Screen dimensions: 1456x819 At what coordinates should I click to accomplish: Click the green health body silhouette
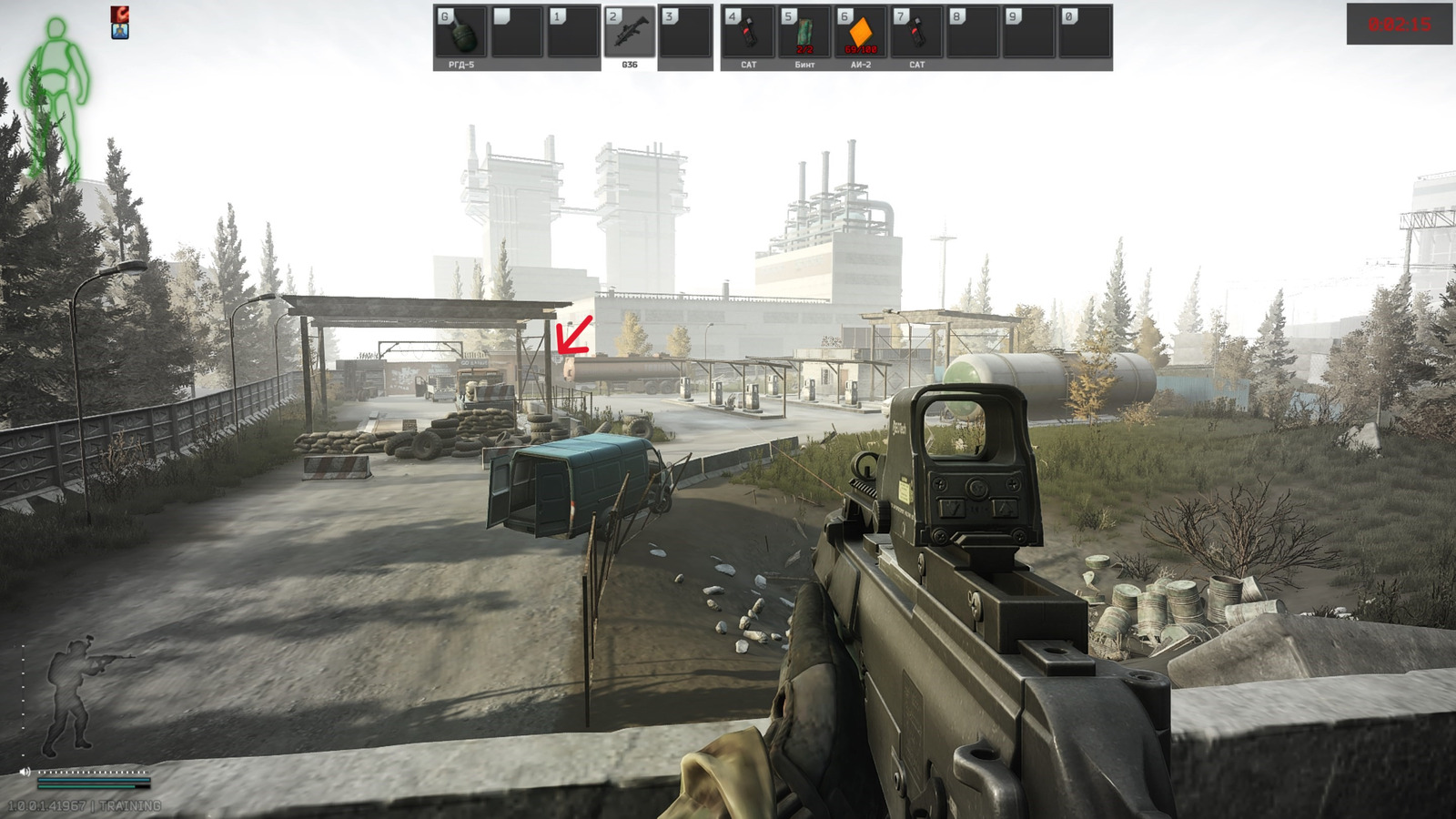pyautogui.click(x=56, y=64)
